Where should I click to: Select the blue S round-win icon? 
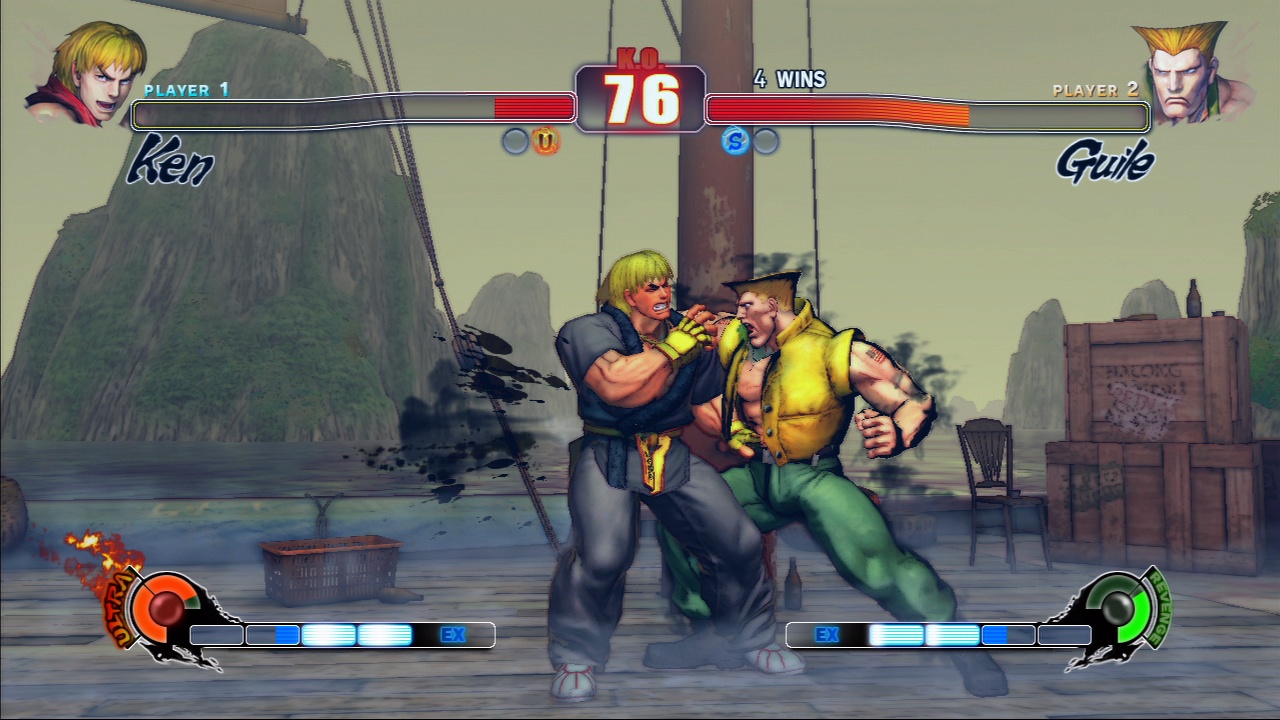[x=735, y=141]
